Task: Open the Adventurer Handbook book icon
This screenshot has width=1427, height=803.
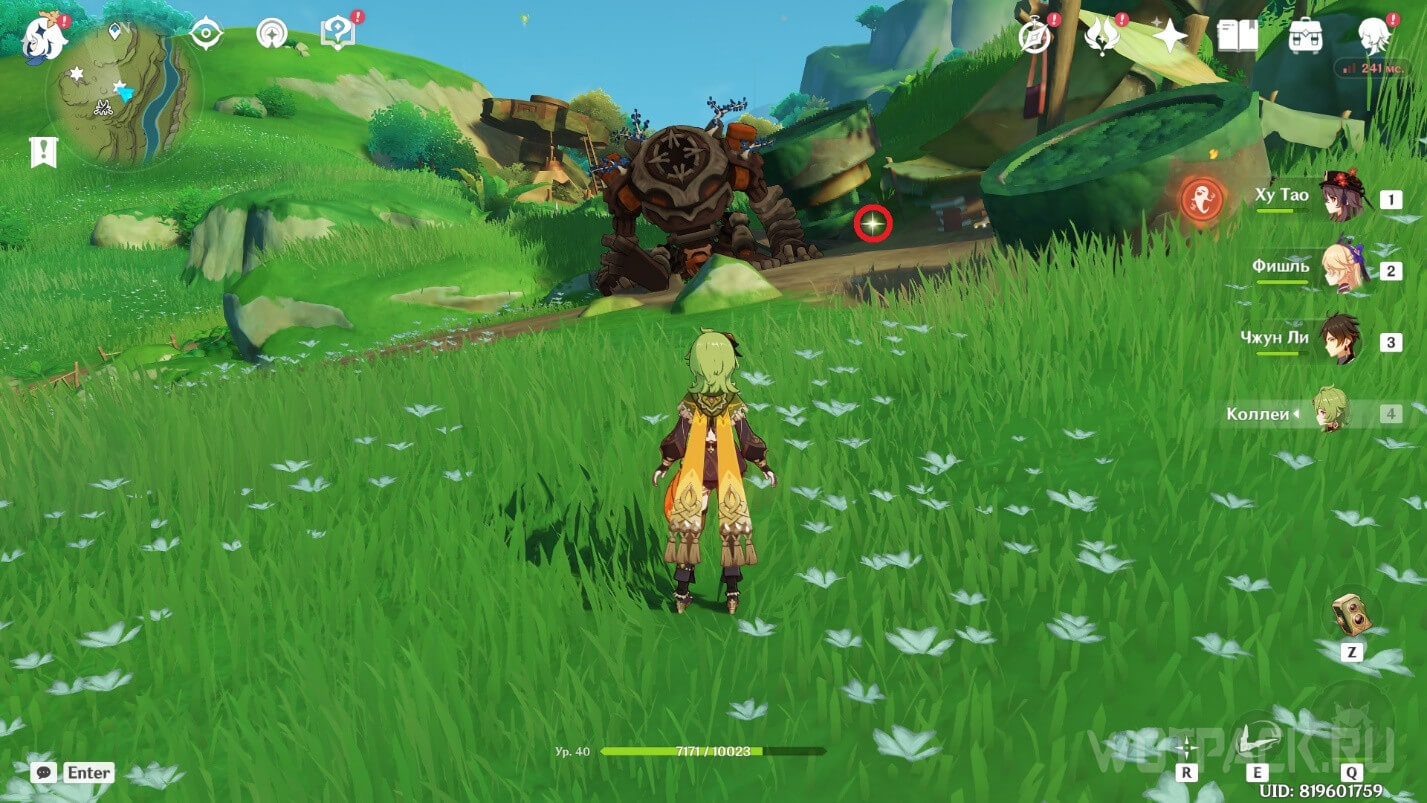Action: coord(1237,36)
